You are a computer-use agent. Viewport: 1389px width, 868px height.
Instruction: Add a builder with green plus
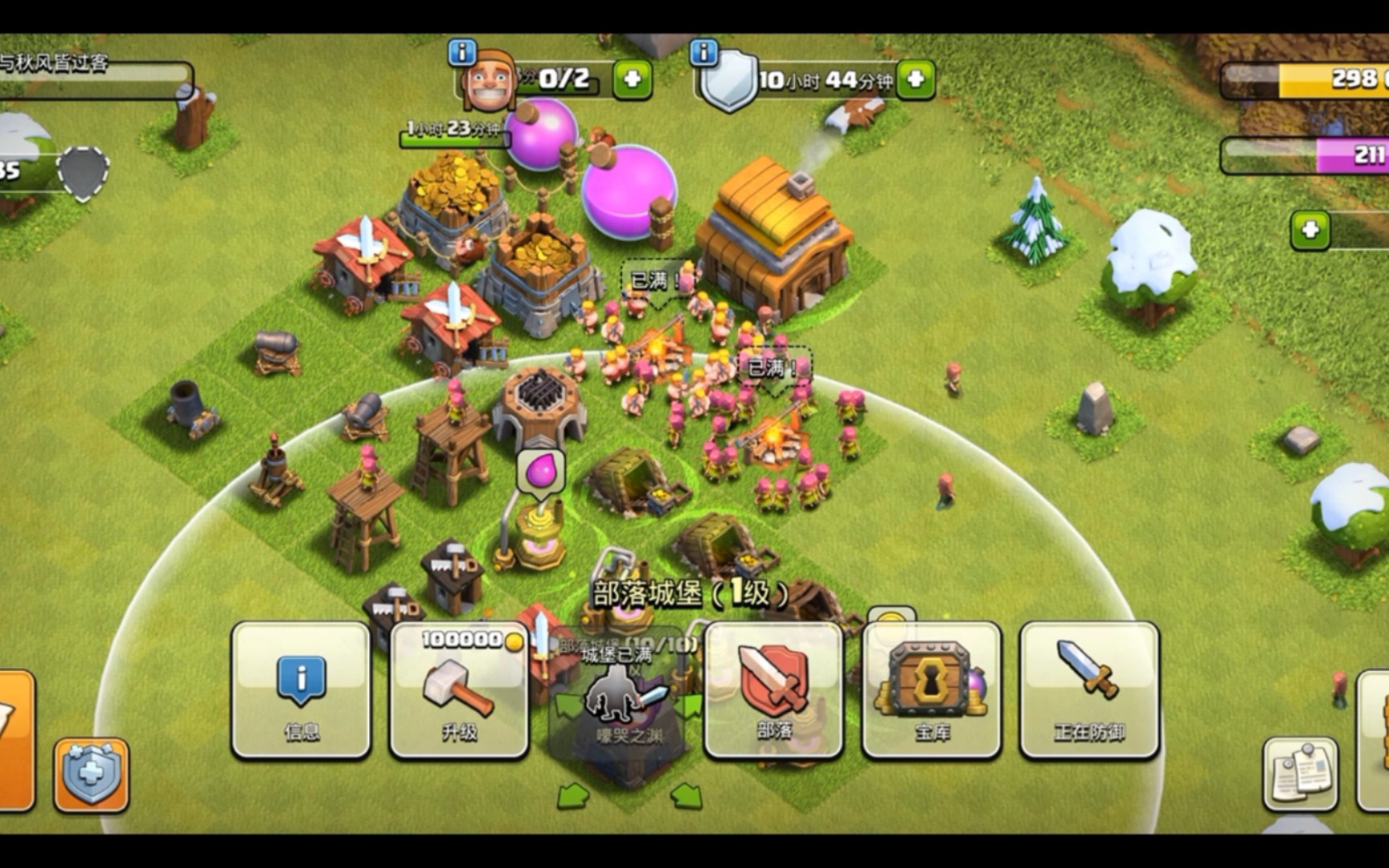coord(632,80)
